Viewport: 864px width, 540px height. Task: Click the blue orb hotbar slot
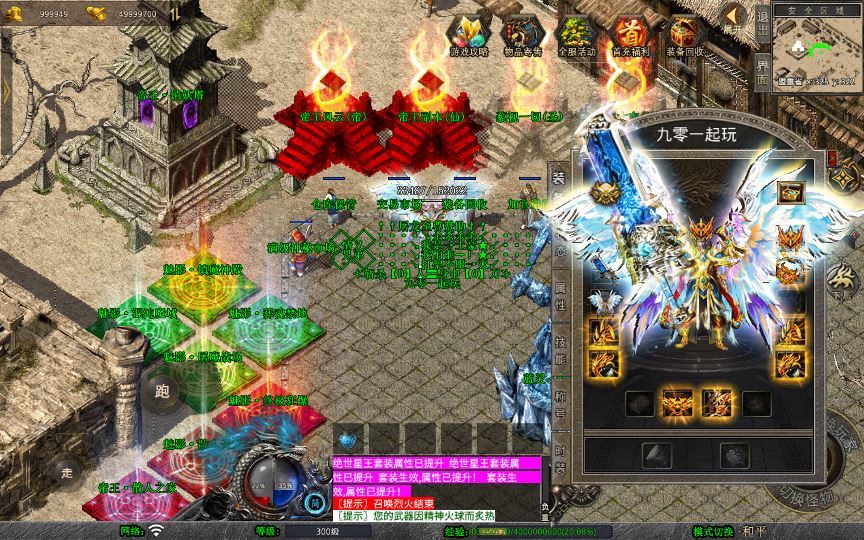pos(347,438)
